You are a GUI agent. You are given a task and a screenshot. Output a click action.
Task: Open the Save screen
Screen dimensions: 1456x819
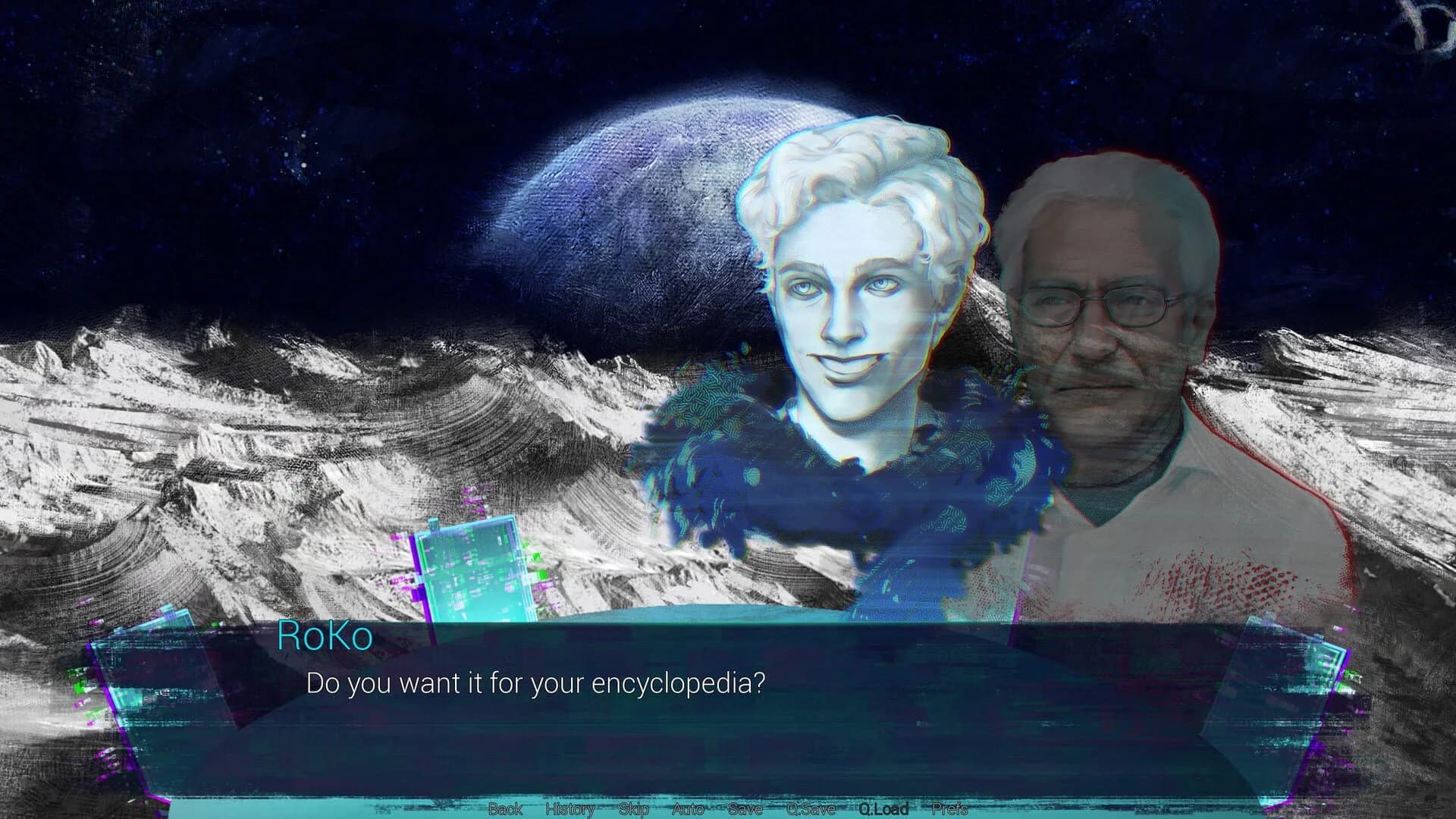pyautogui.click(x=747, y=810)
